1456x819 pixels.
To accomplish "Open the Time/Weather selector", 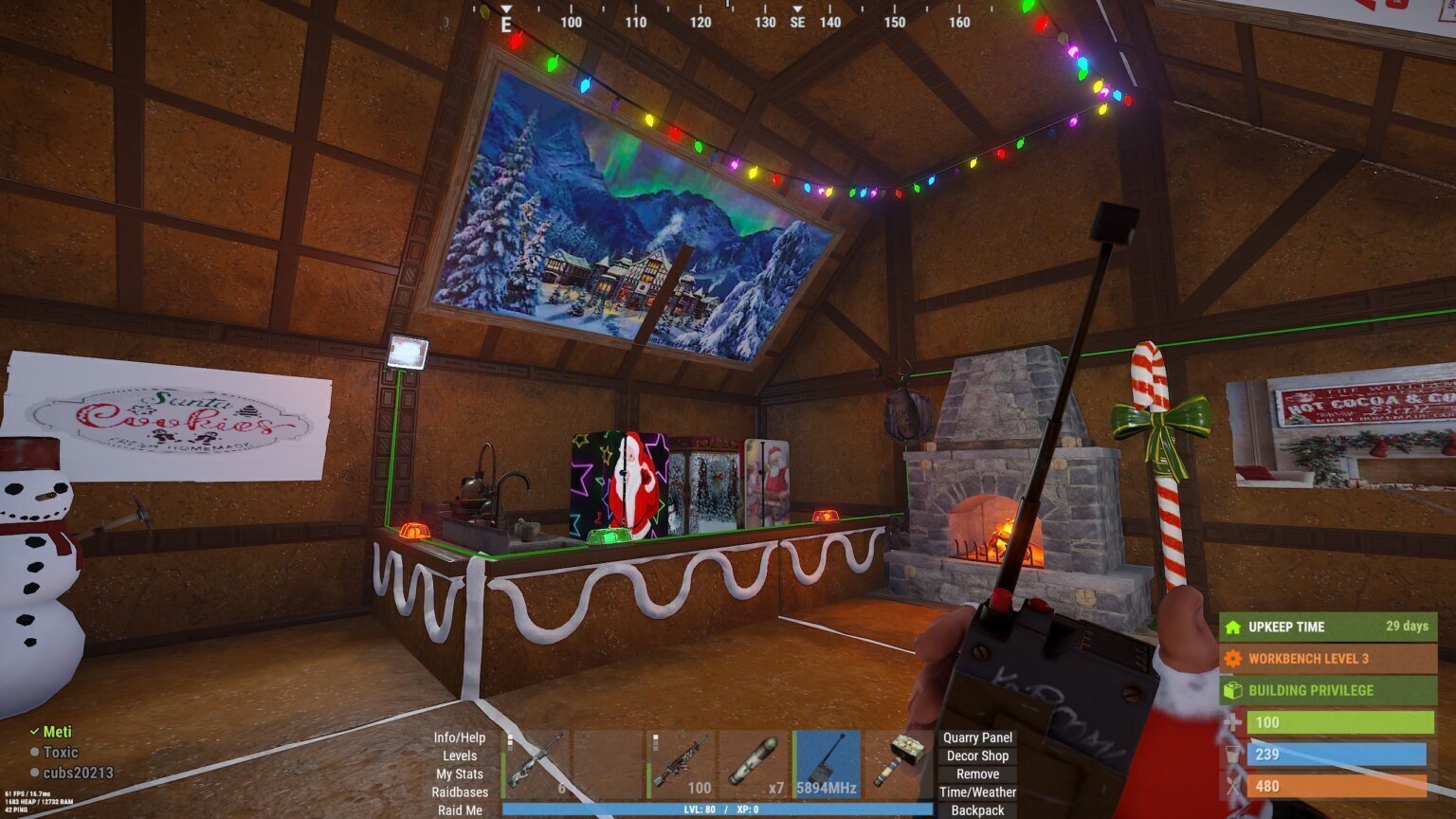I will coord(976,791).
